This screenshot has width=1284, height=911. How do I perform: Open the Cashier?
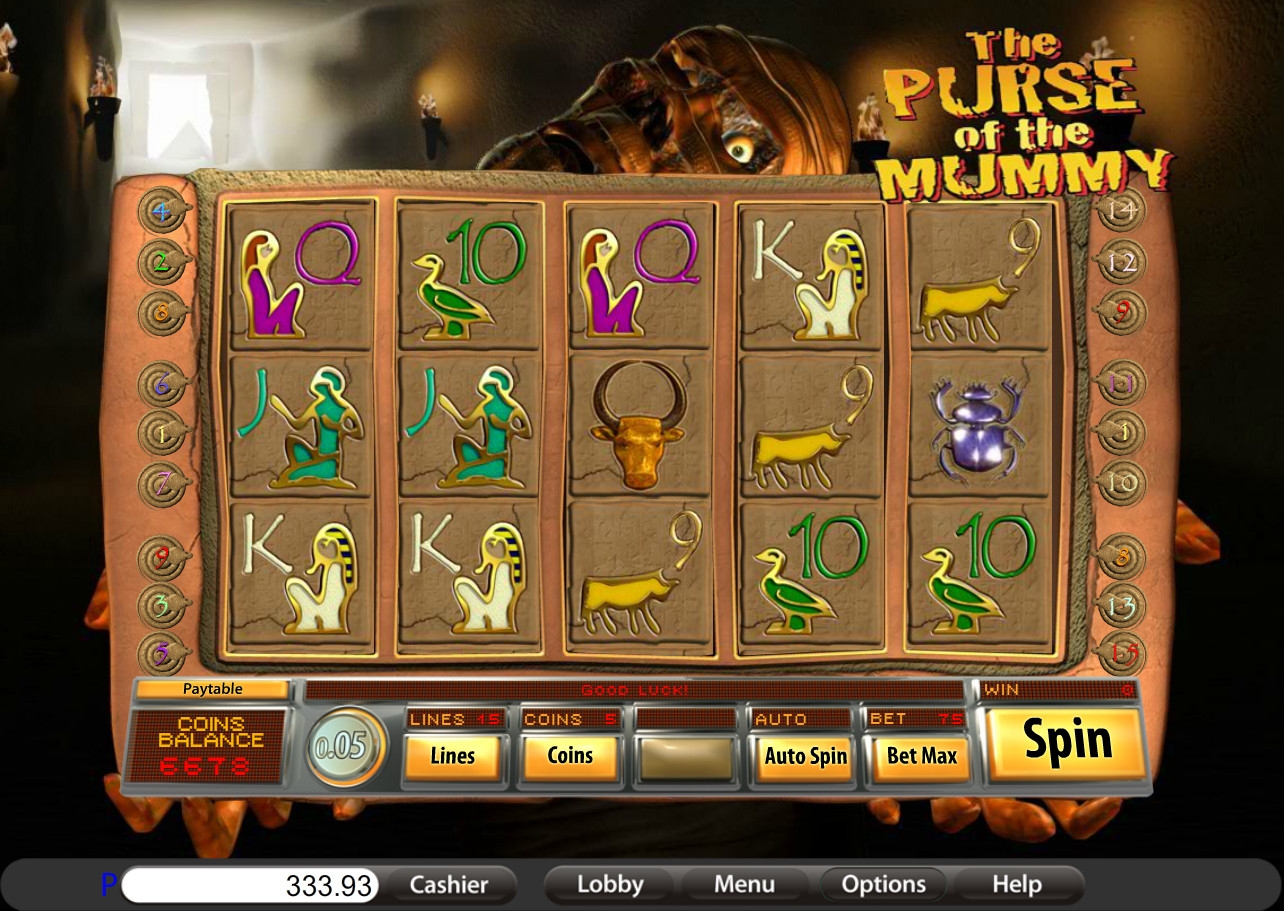pos(449,885)
